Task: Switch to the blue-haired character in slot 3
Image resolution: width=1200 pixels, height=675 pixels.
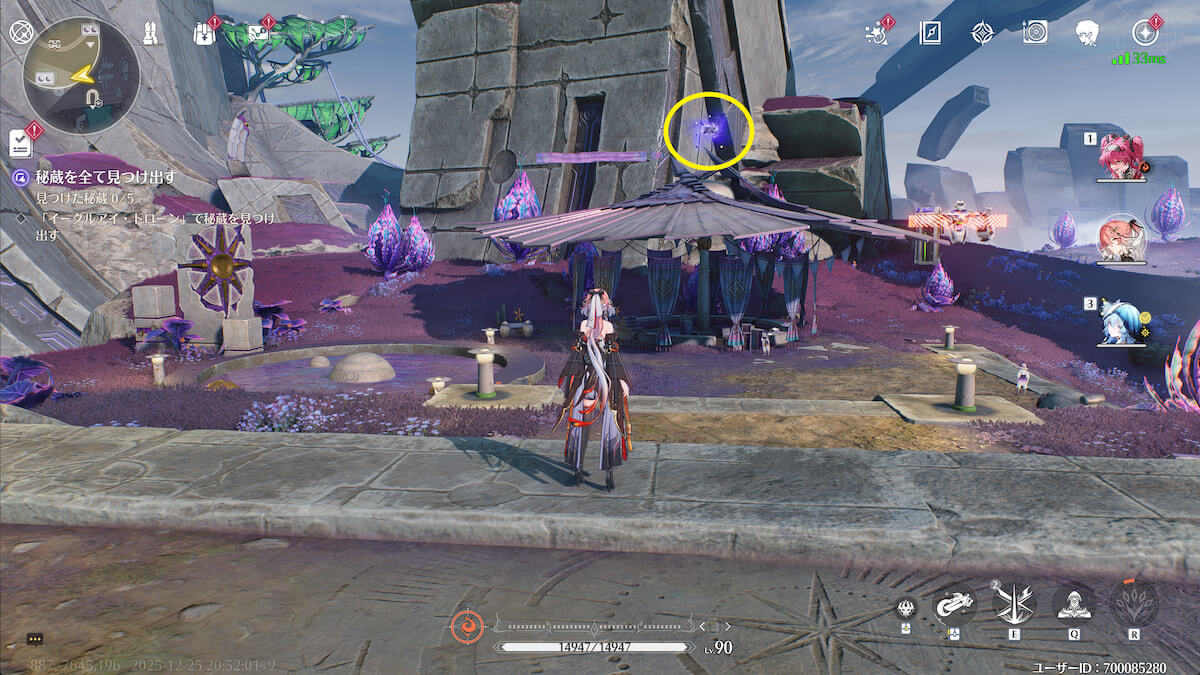Action: pos(1121,322)
